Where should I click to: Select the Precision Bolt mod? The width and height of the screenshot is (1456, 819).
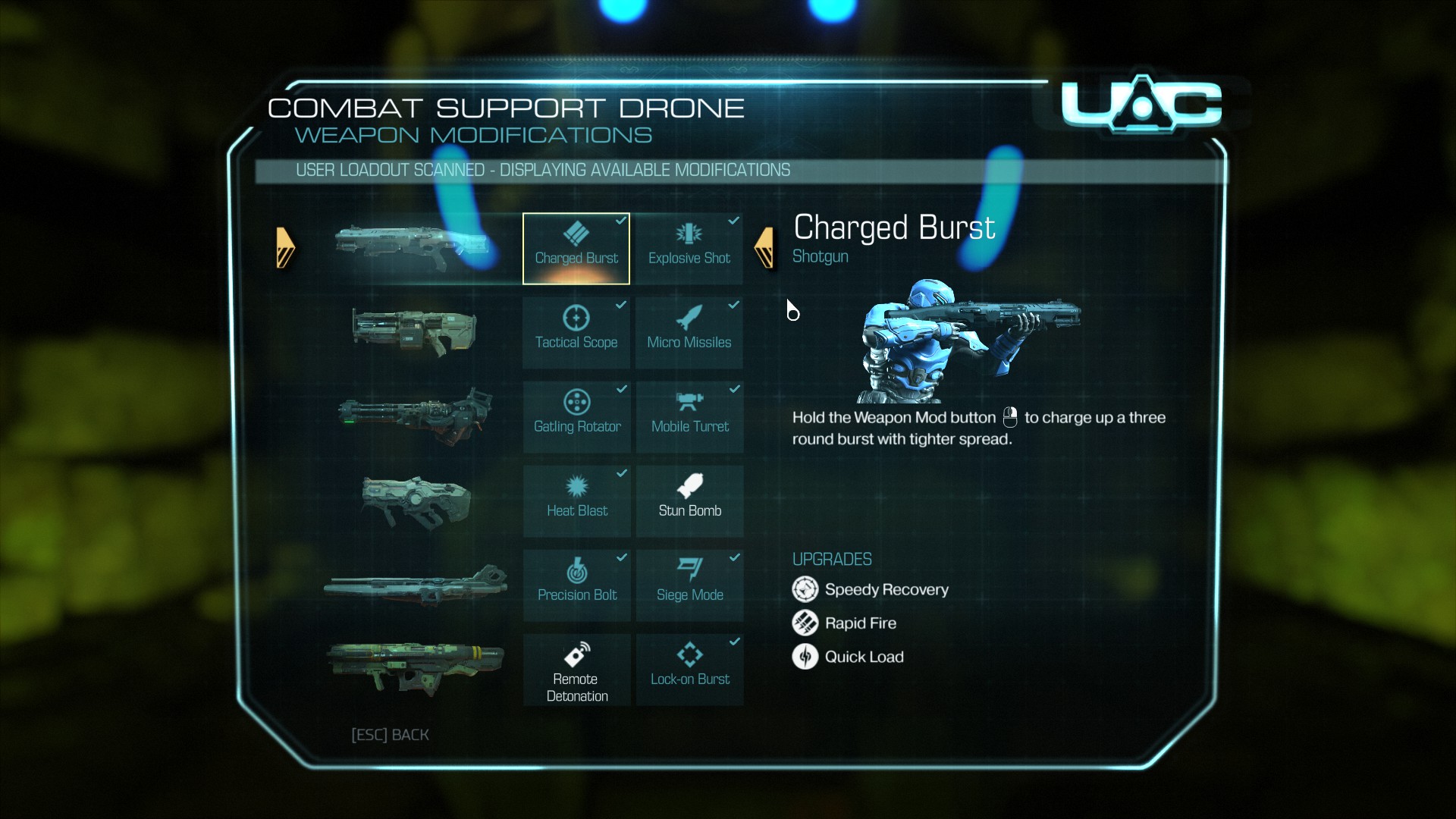(576, 585)
